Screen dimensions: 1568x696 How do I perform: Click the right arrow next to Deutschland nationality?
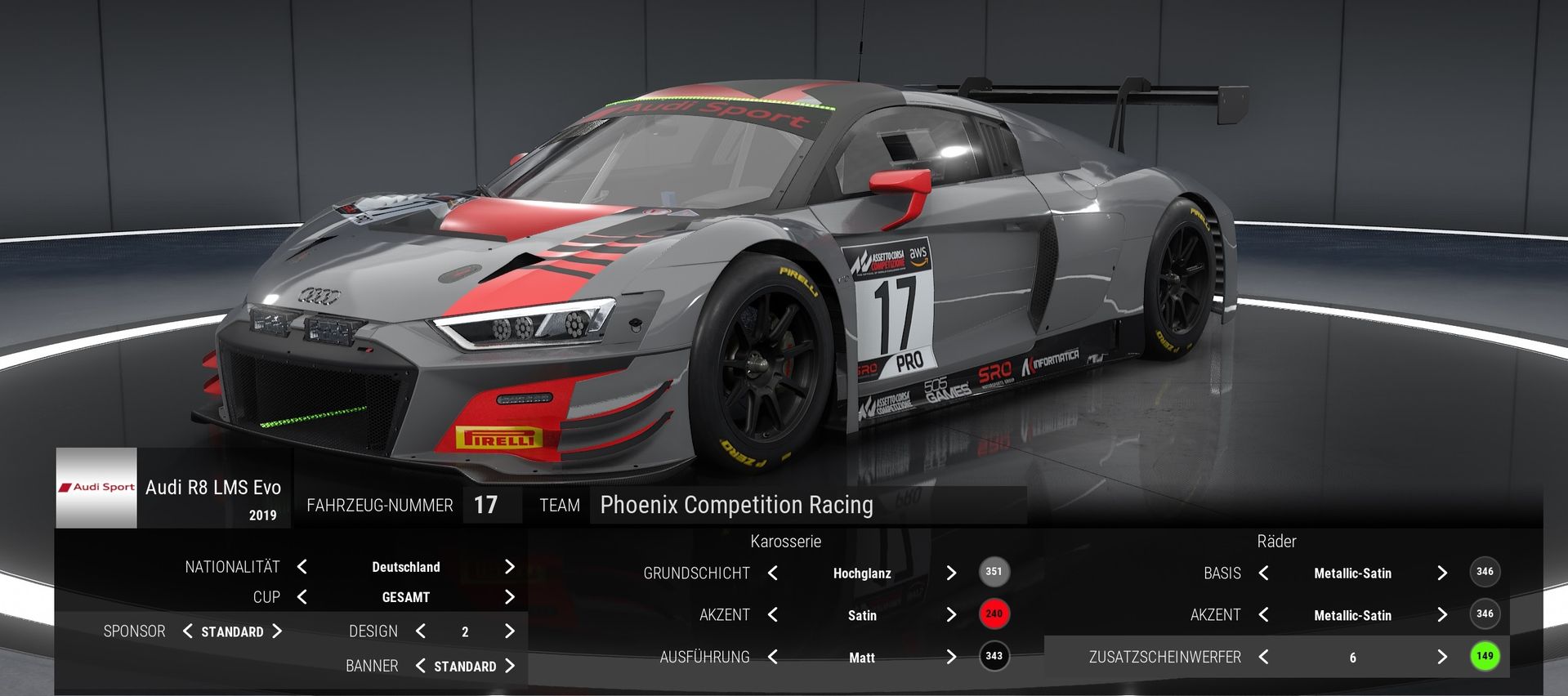point(510,567)
